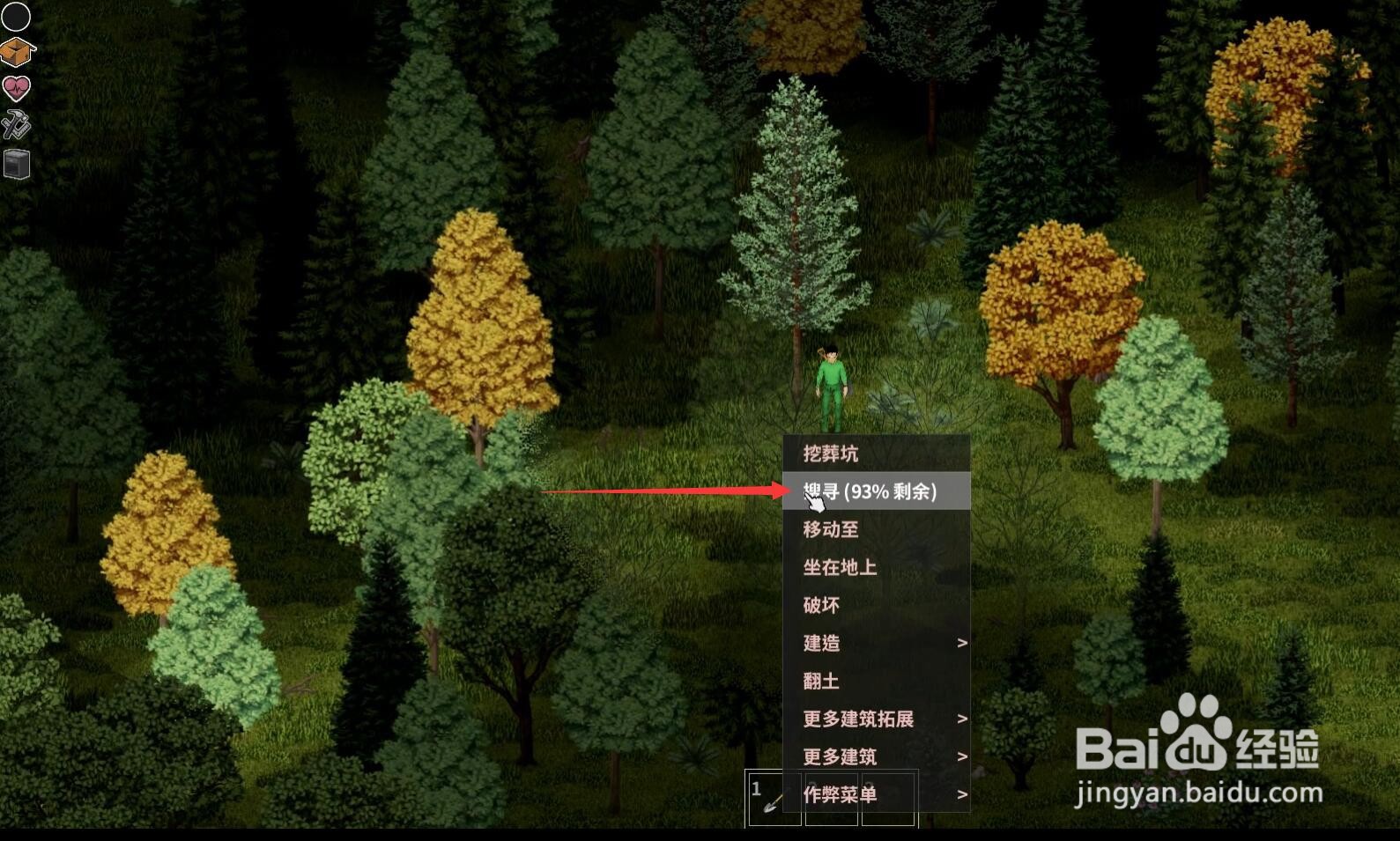The width and height of the screenshot is (1400, 841).
Task: Choose 翻土 to till the soil
Action: (x=823, y=681)
